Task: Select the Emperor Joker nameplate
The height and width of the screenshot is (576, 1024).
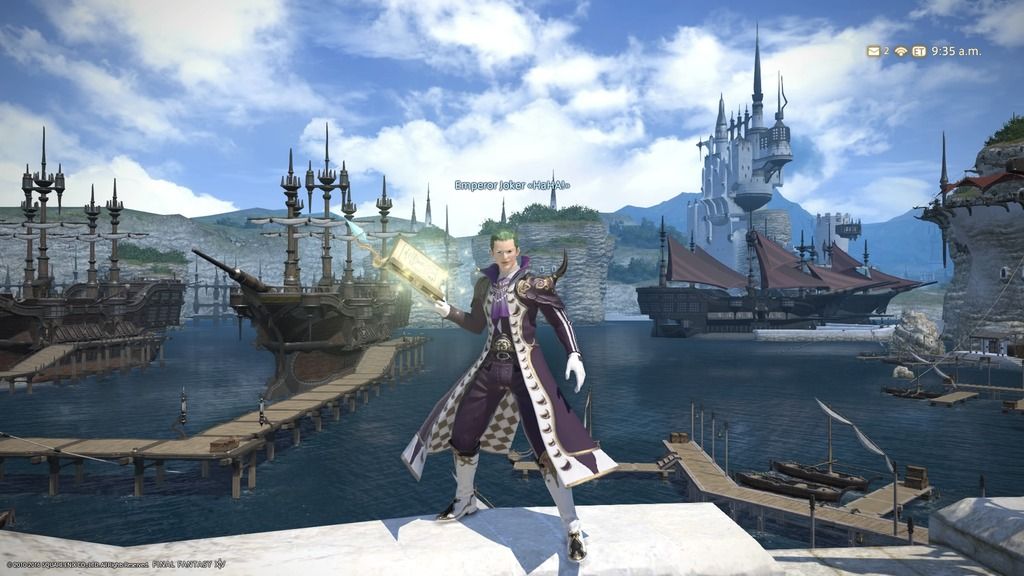Action: click(x=511, y=185)
